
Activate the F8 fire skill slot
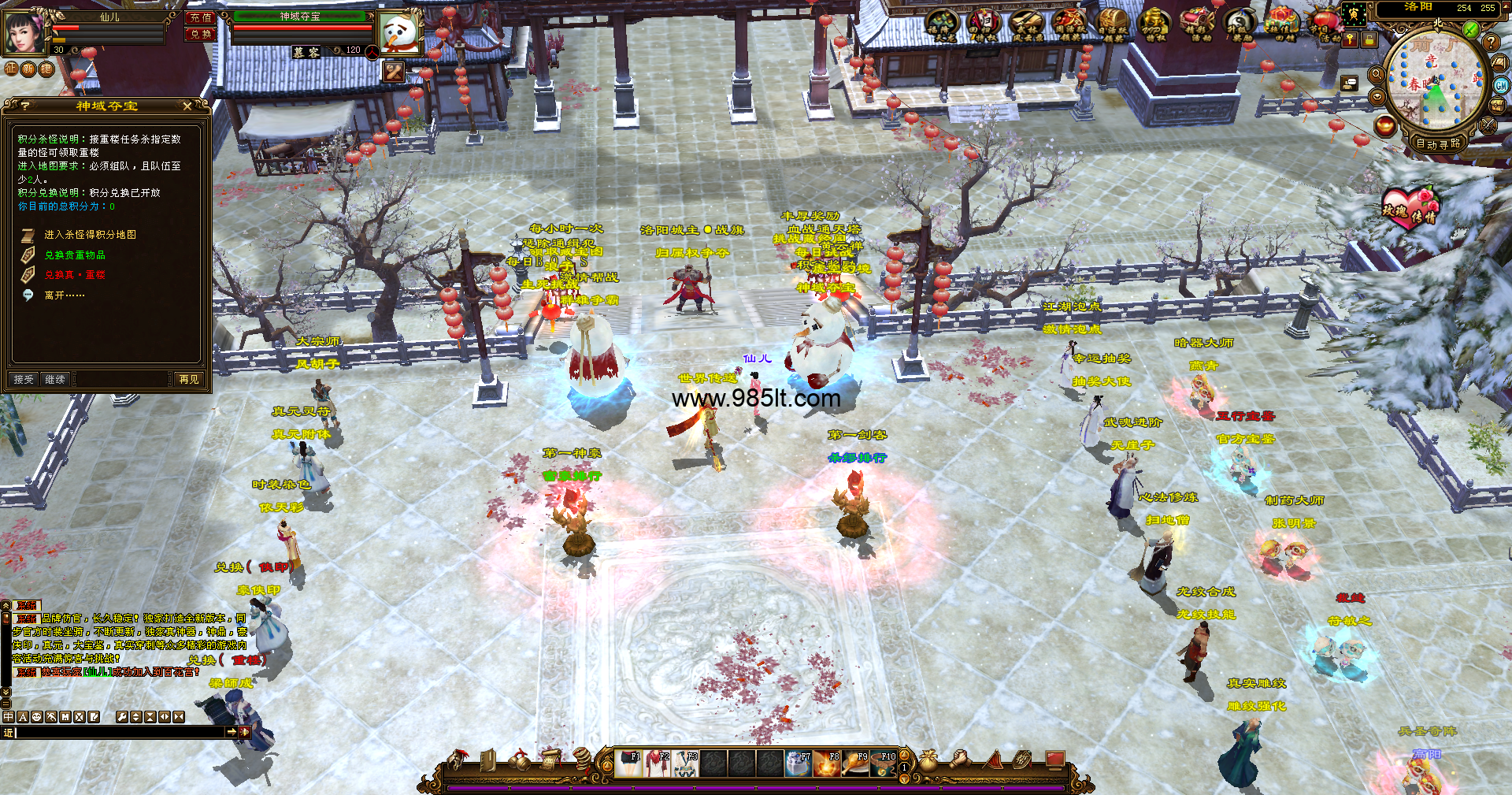point(827,763)
